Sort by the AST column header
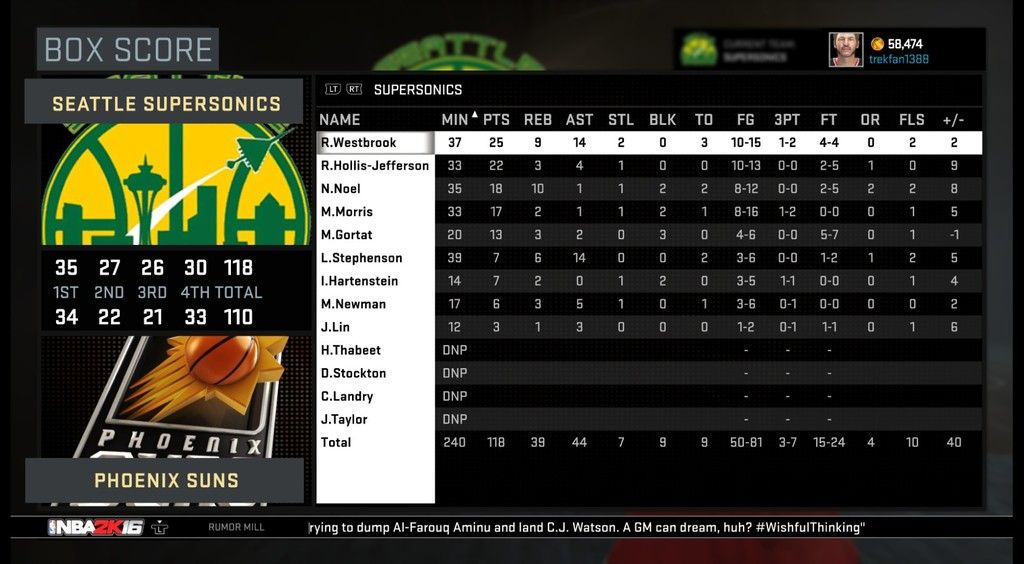Viewport: 1024px width, 564px height. [580, 120]
